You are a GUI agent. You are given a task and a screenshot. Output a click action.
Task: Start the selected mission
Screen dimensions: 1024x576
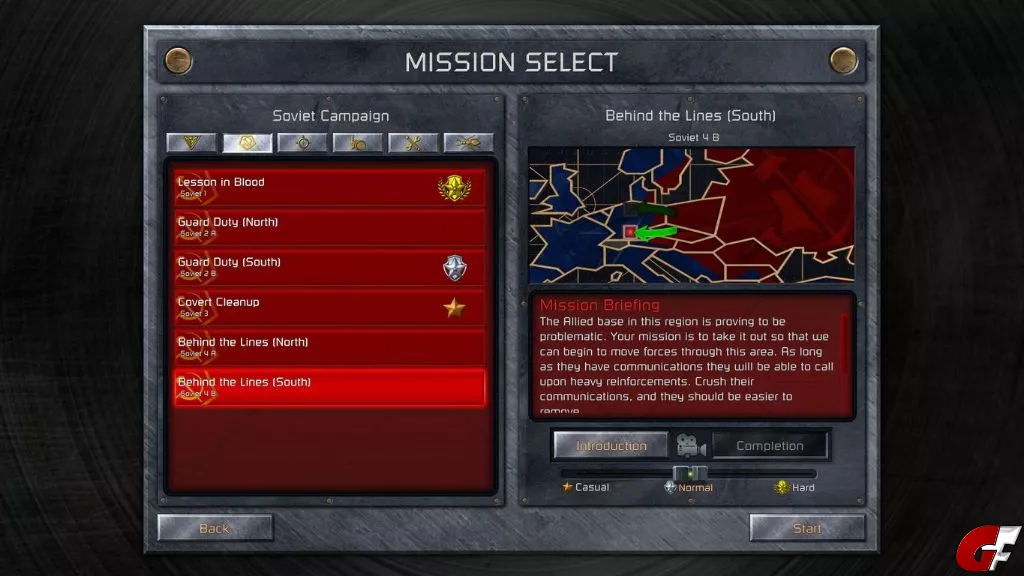coord(807,528)
